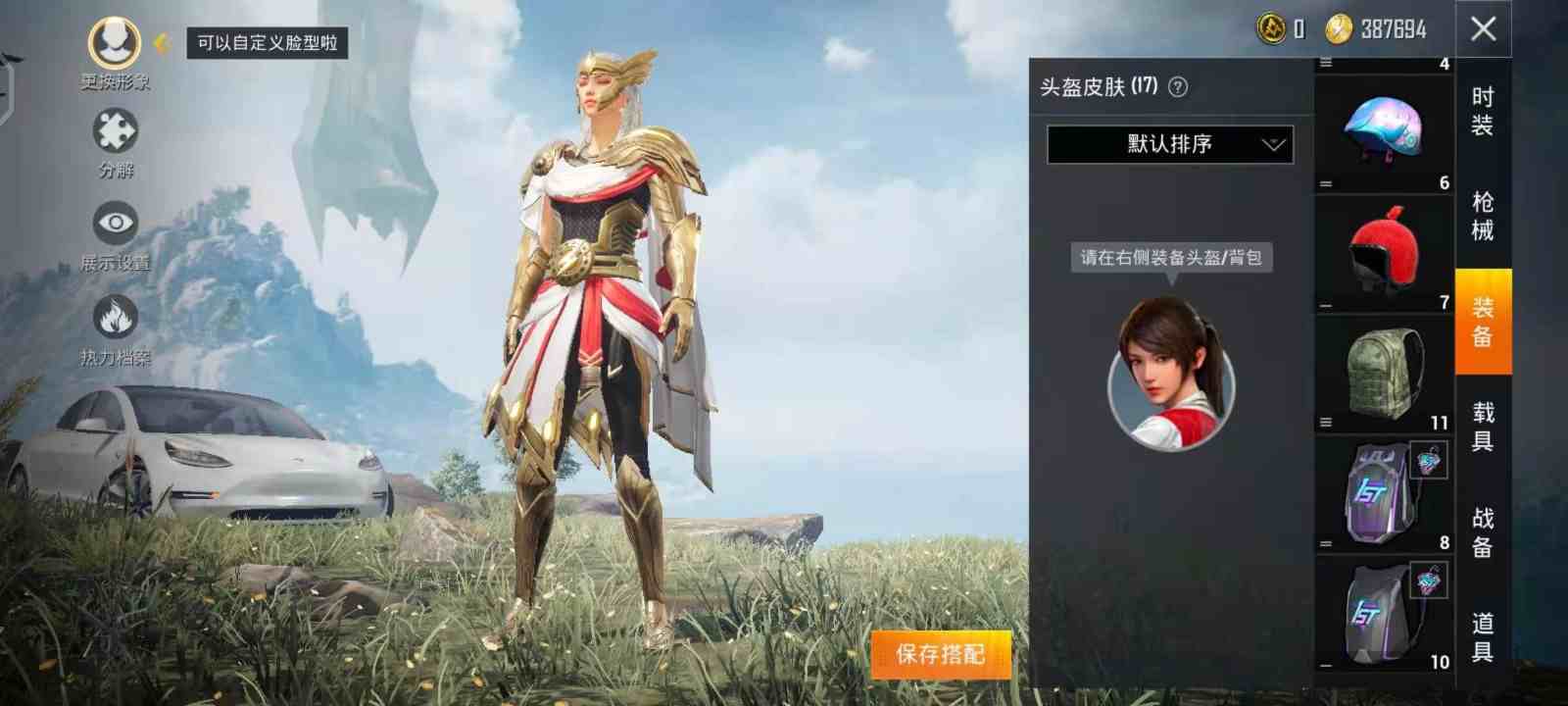View the 热力档案 heat profile
The width and height of the screenshot is (1568, 706).
(116, 319)
